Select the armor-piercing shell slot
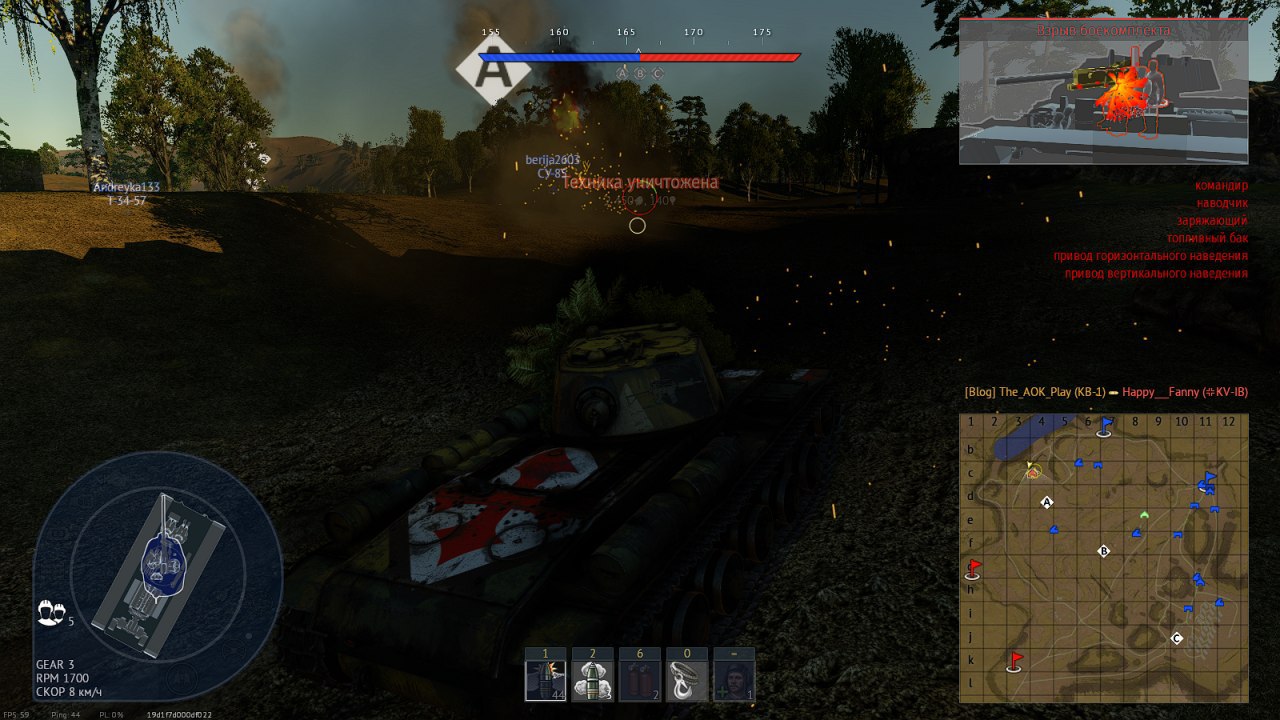This screenshot has height=720, width=1280. (546, 681)
